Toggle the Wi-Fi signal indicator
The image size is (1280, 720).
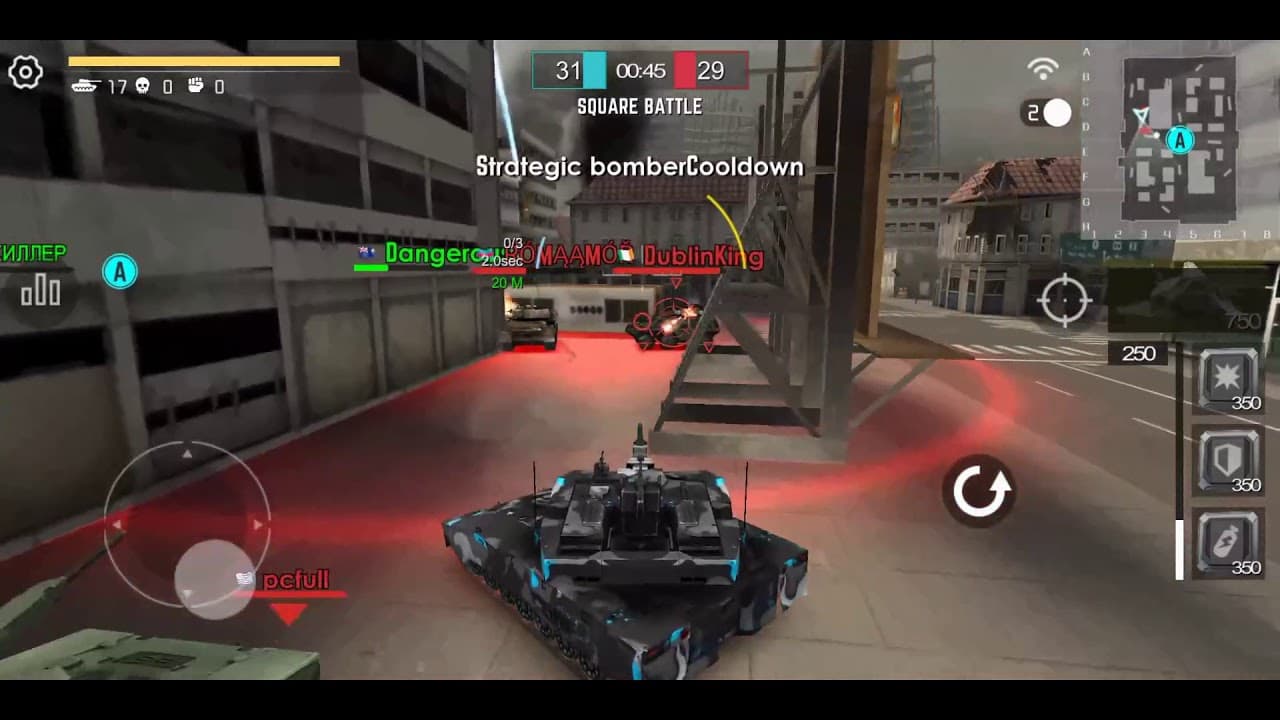coord(1040,68)
